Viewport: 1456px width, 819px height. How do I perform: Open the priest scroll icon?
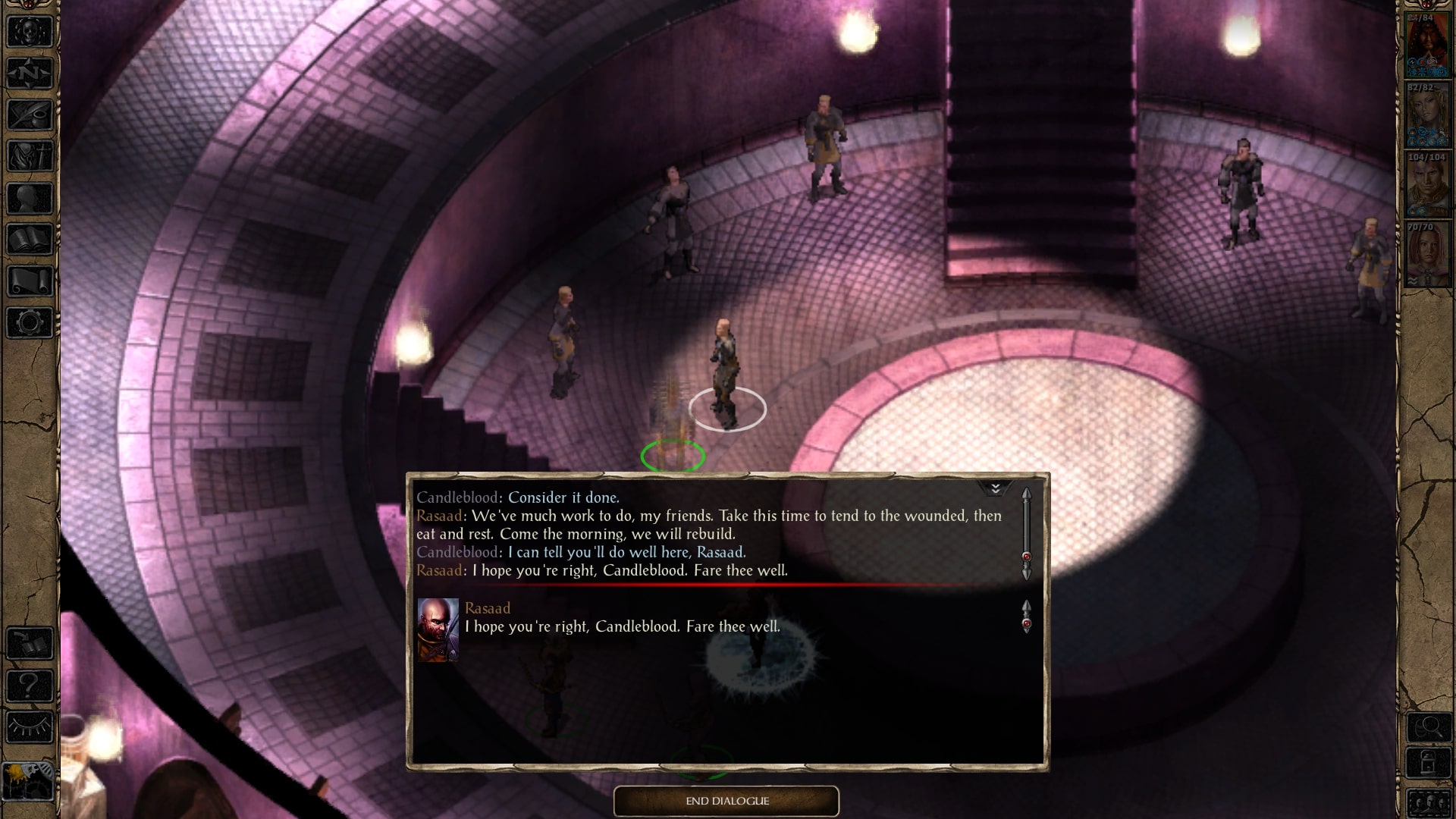[x=30, y=281]
